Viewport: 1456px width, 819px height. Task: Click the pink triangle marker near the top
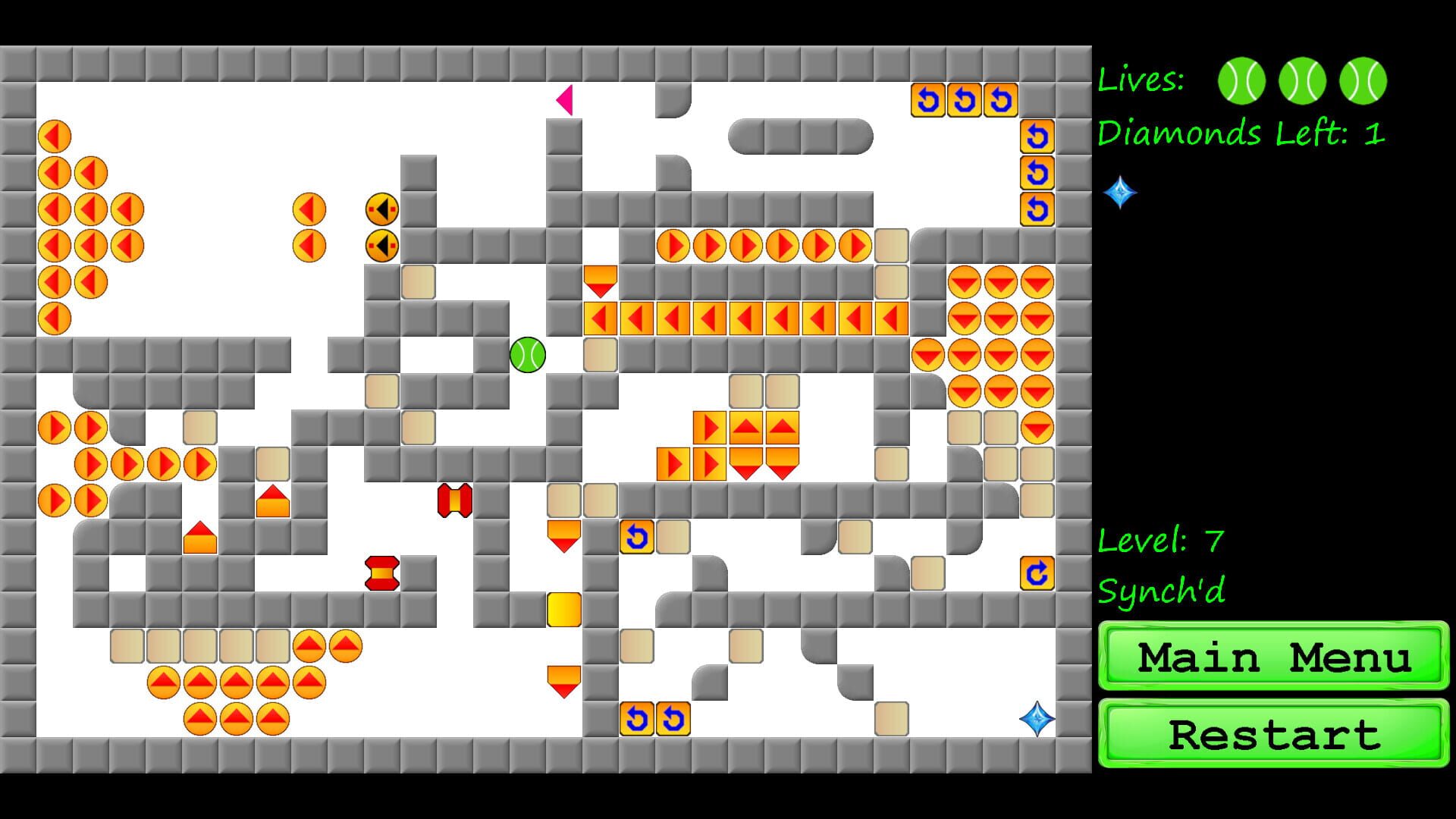pyautogui.click(x=565, y=101)
